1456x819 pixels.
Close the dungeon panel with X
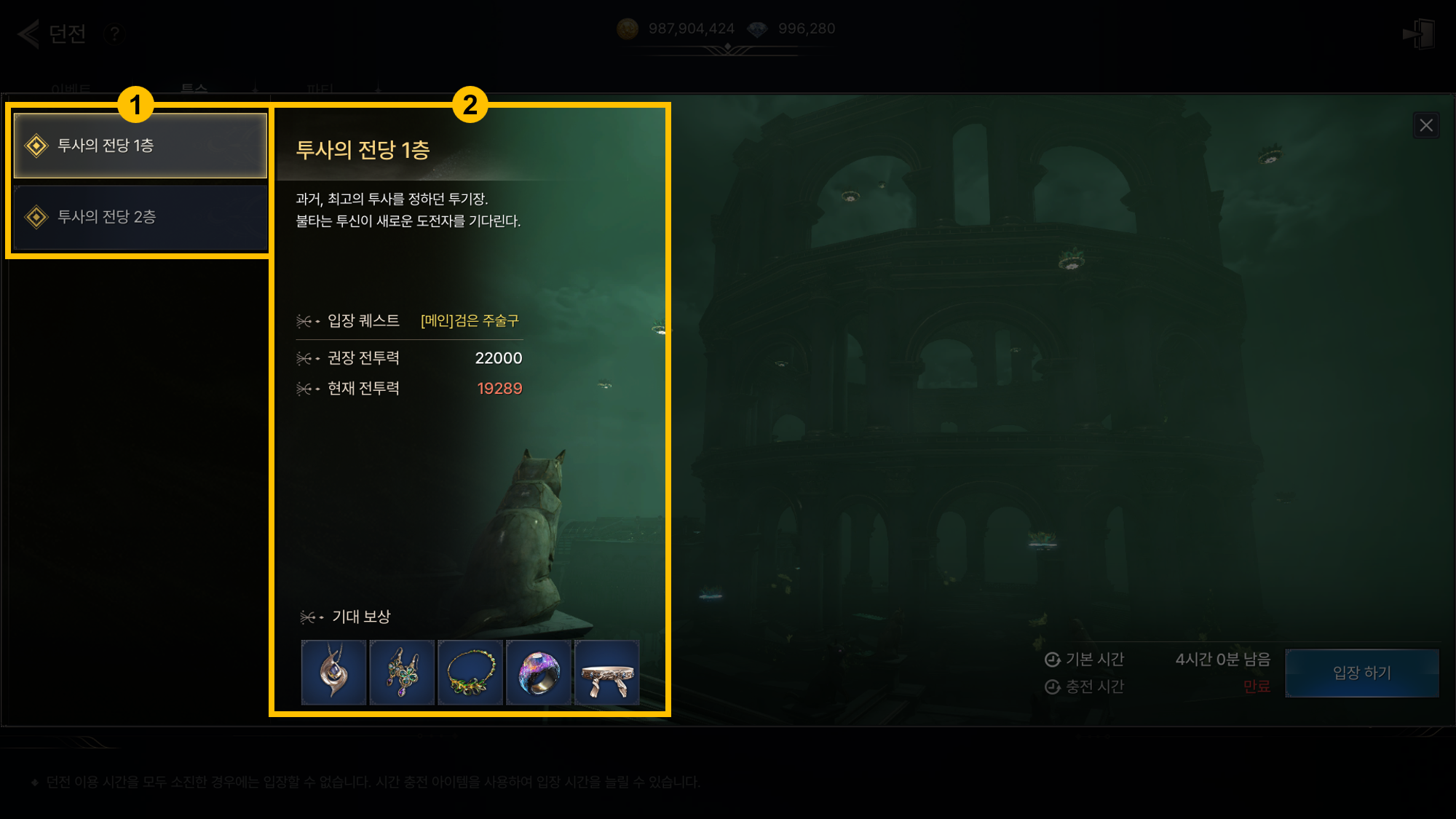[x=1425, y=125]
